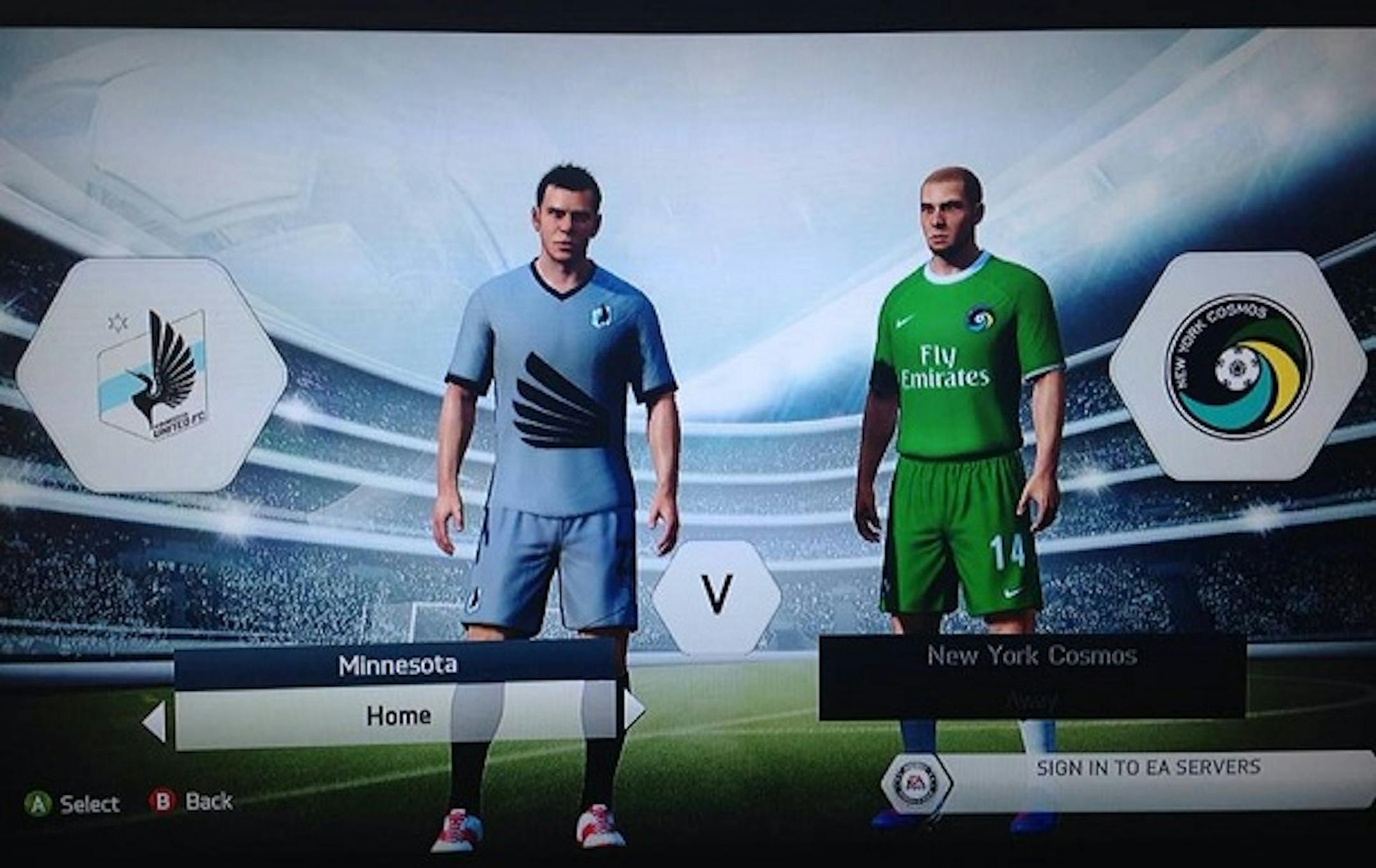Click the Minnesota United FC crest
This screenshot has width=1376, height=868.
click(152, 374)
